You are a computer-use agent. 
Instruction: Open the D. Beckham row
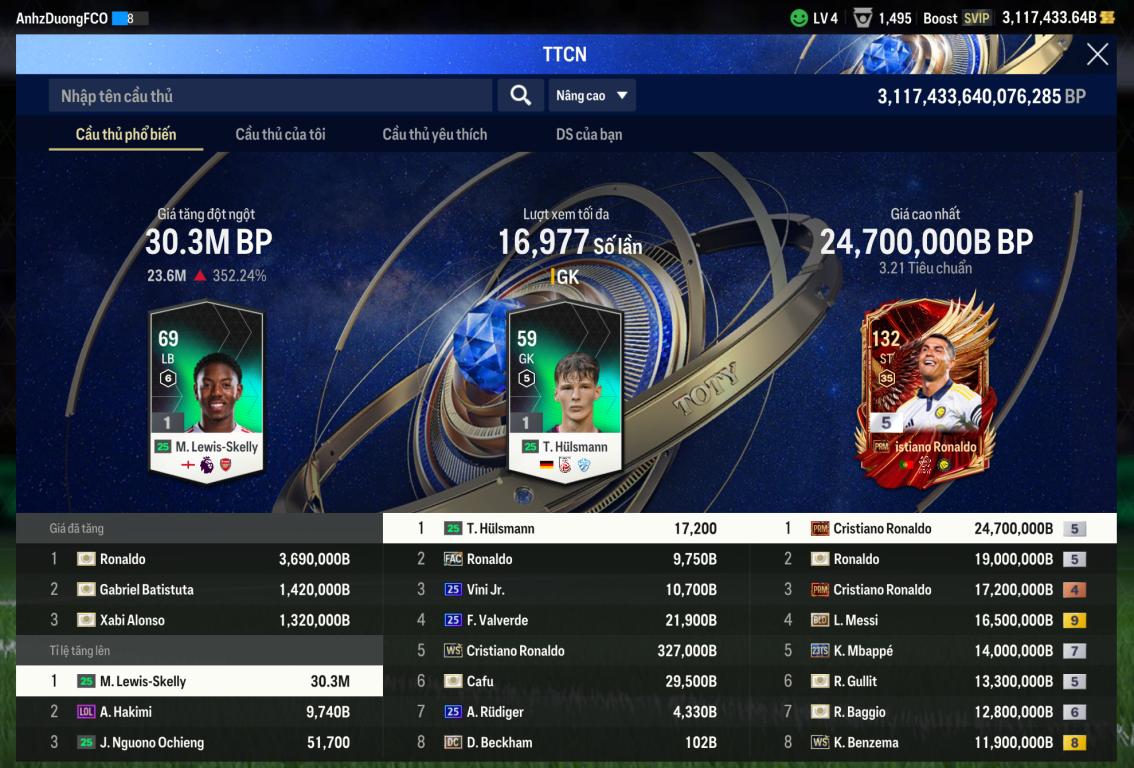(x=566, y=742)
